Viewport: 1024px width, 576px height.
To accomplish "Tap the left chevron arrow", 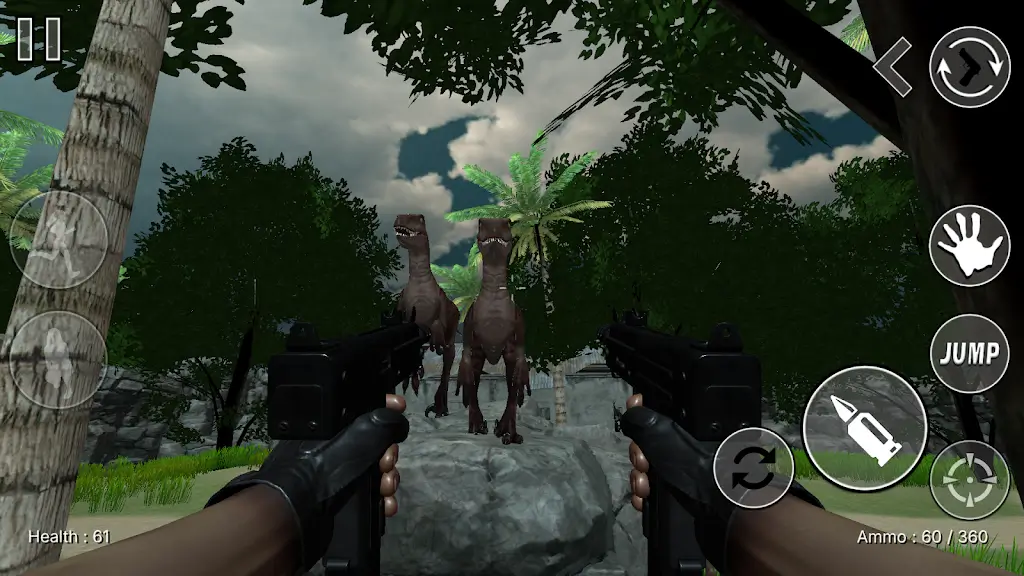I will pos(892,67).
